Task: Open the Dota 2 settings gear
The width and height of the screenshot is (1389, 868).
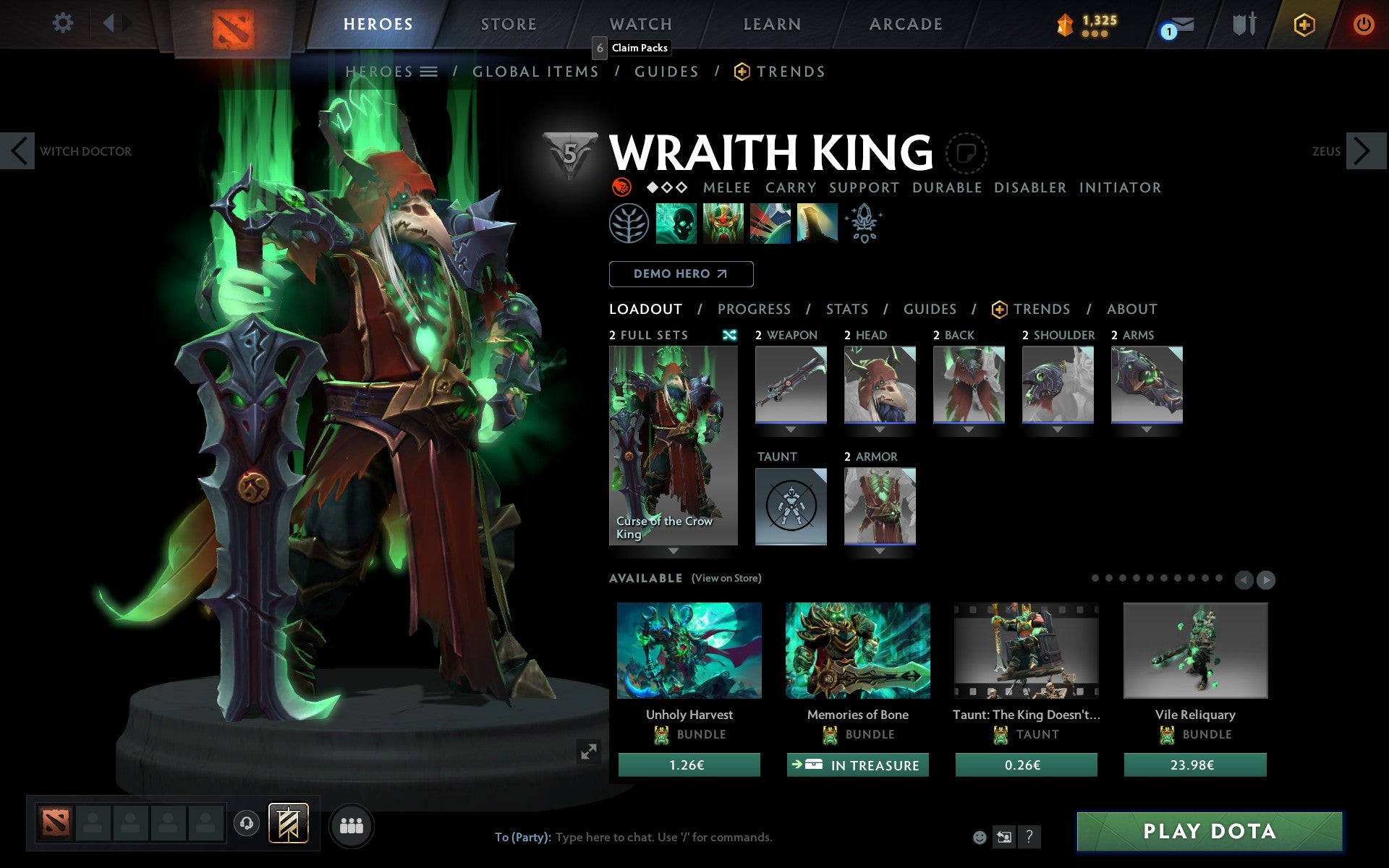Action: [x=64, y=23]
